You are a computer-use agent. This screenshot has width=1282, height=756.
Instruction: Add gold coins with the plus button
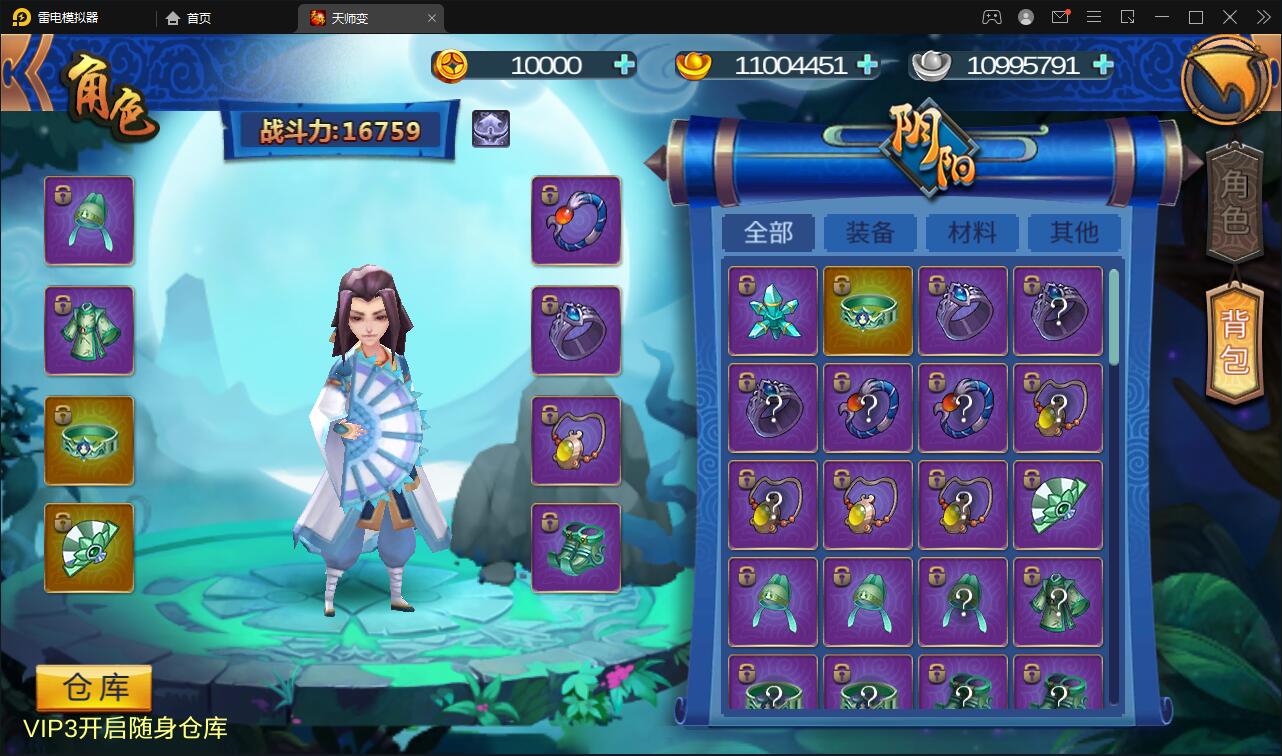(x=625, y=65)
